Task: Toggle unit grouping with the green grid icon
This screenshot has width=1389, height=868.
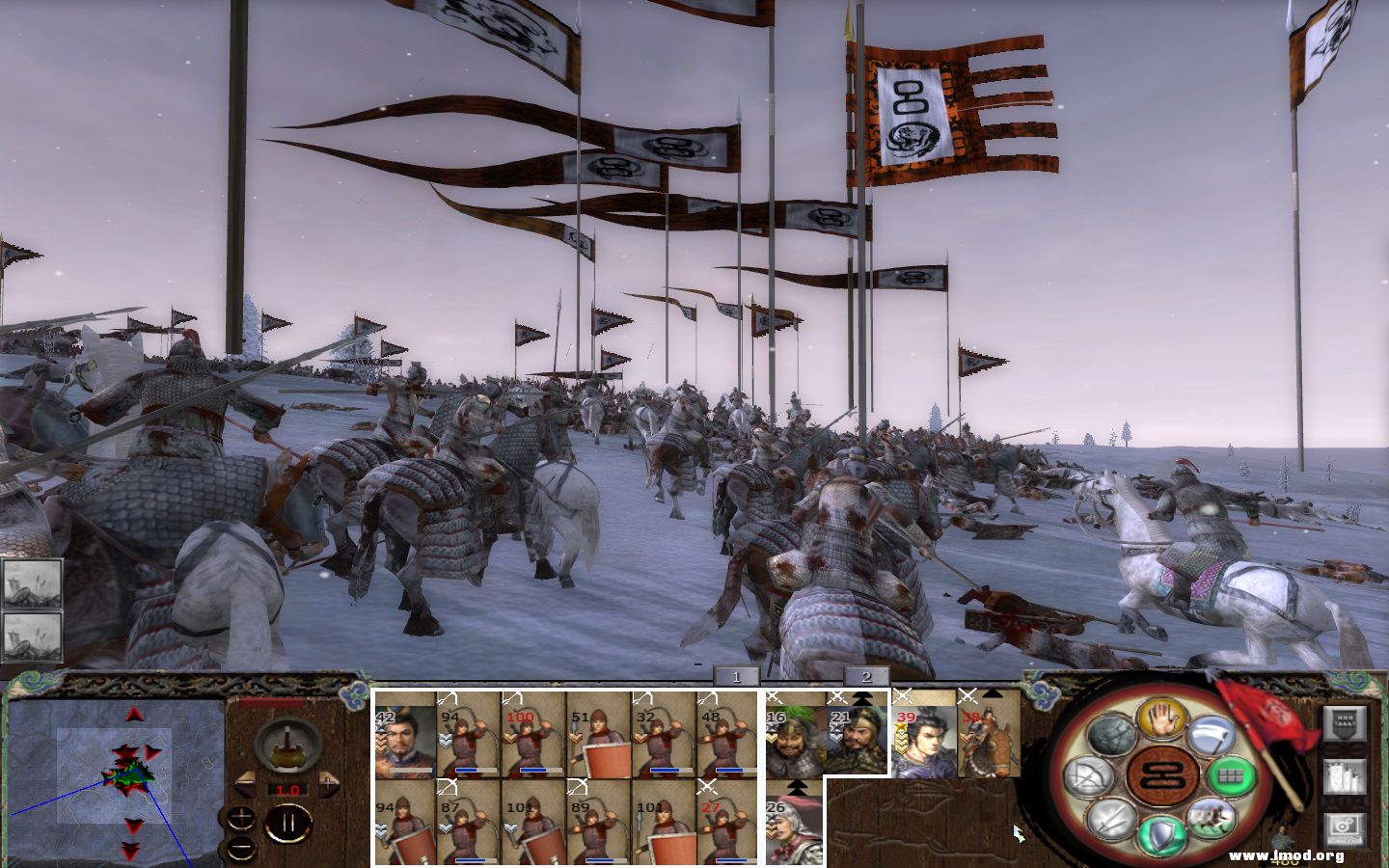Action: [1231, 776]
